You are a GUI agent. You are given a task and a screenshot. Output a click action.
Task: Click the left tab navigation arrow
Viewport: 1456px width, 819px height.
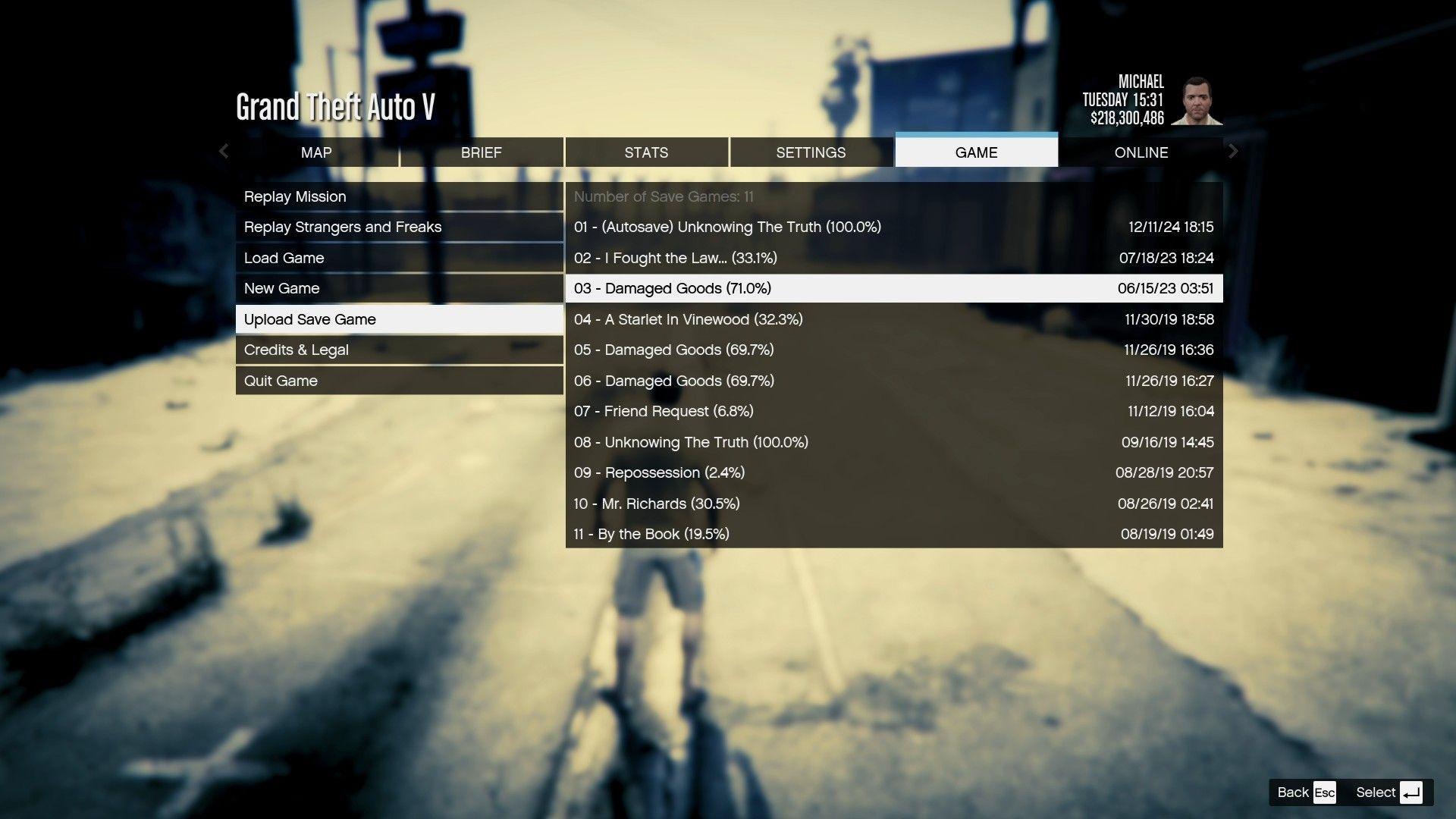point(224,152)
